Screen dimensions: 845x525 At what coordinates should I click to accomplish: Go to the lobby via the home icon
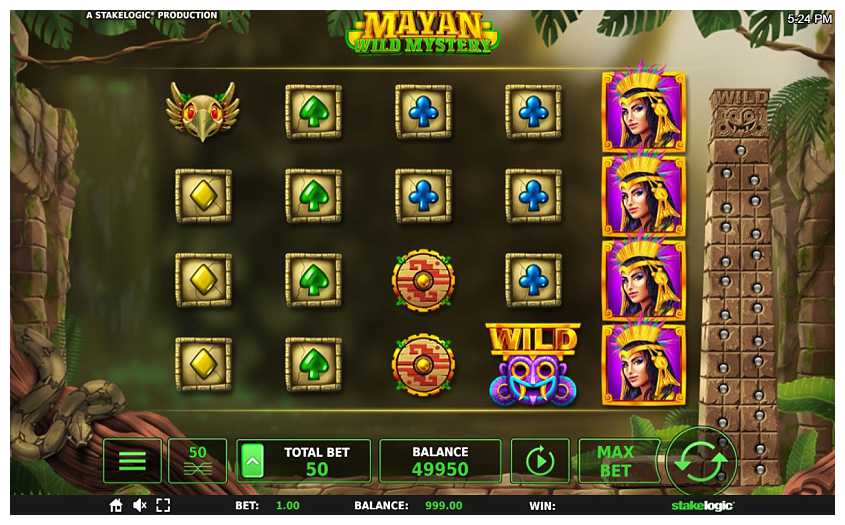pyautogui.click(x=117, y=506)
